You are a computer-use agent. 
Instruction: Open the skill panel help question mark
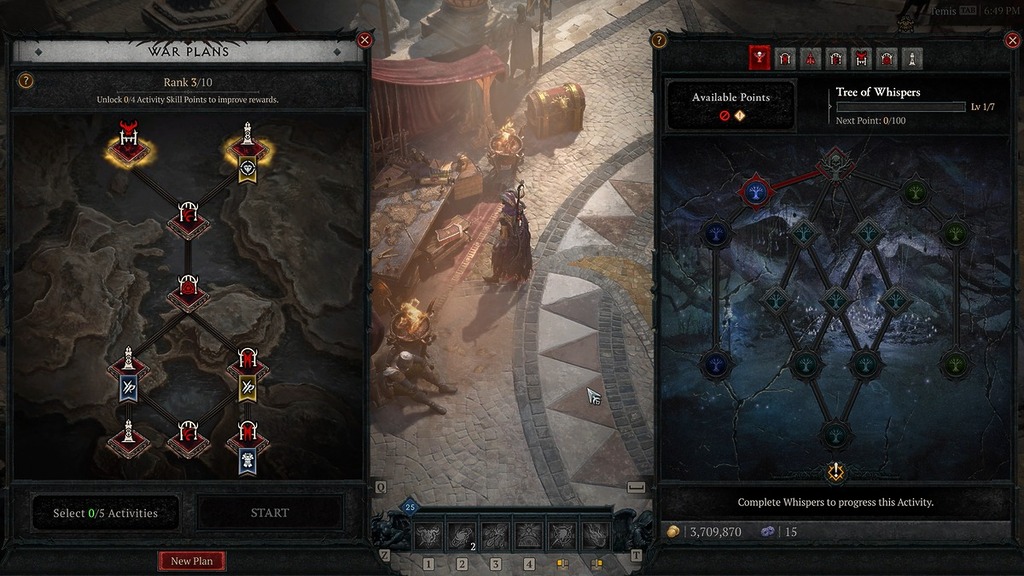point(659,40)
